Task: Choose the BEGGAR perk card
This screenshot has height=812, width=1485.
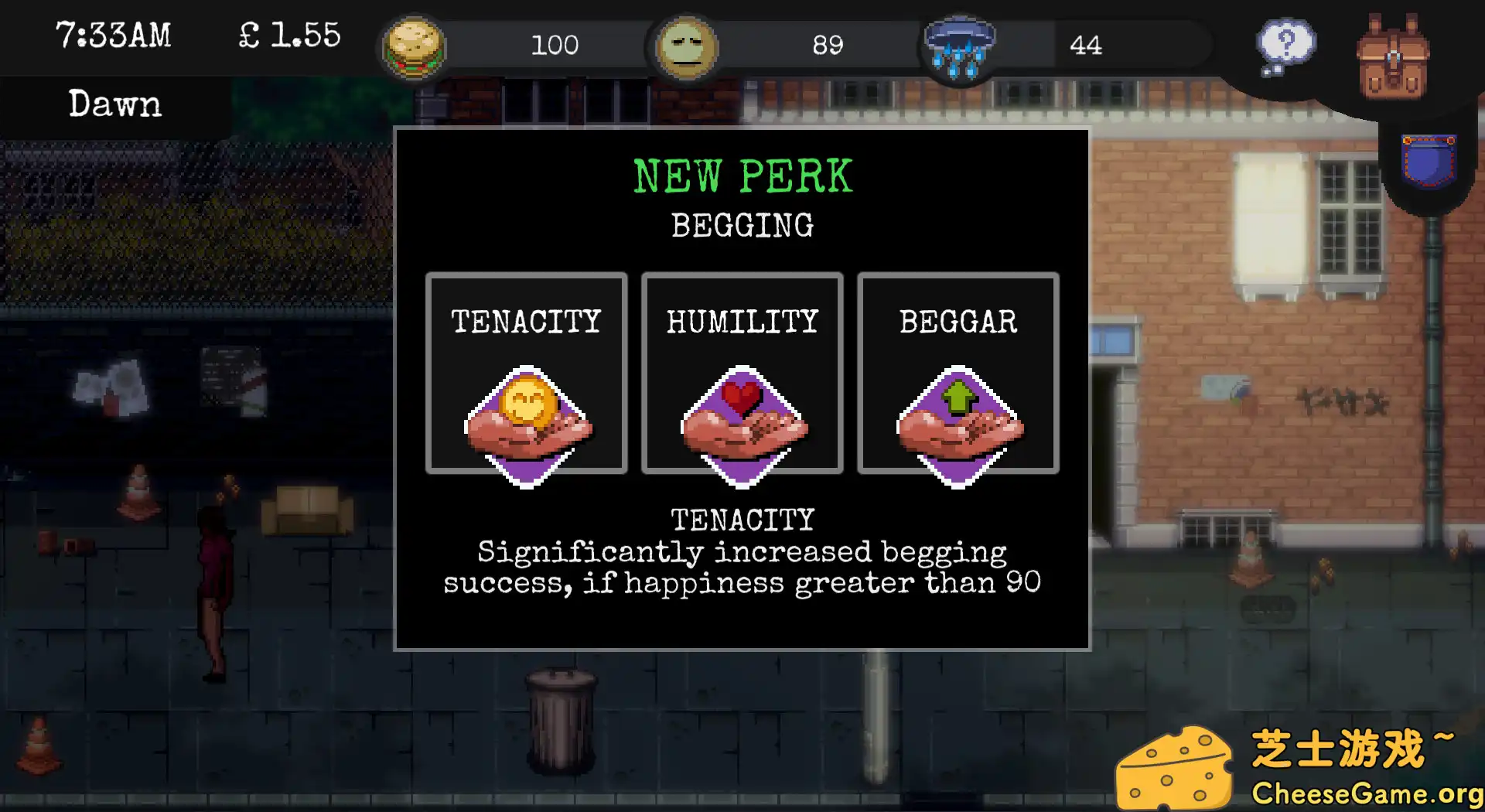Action: (958, 373)
